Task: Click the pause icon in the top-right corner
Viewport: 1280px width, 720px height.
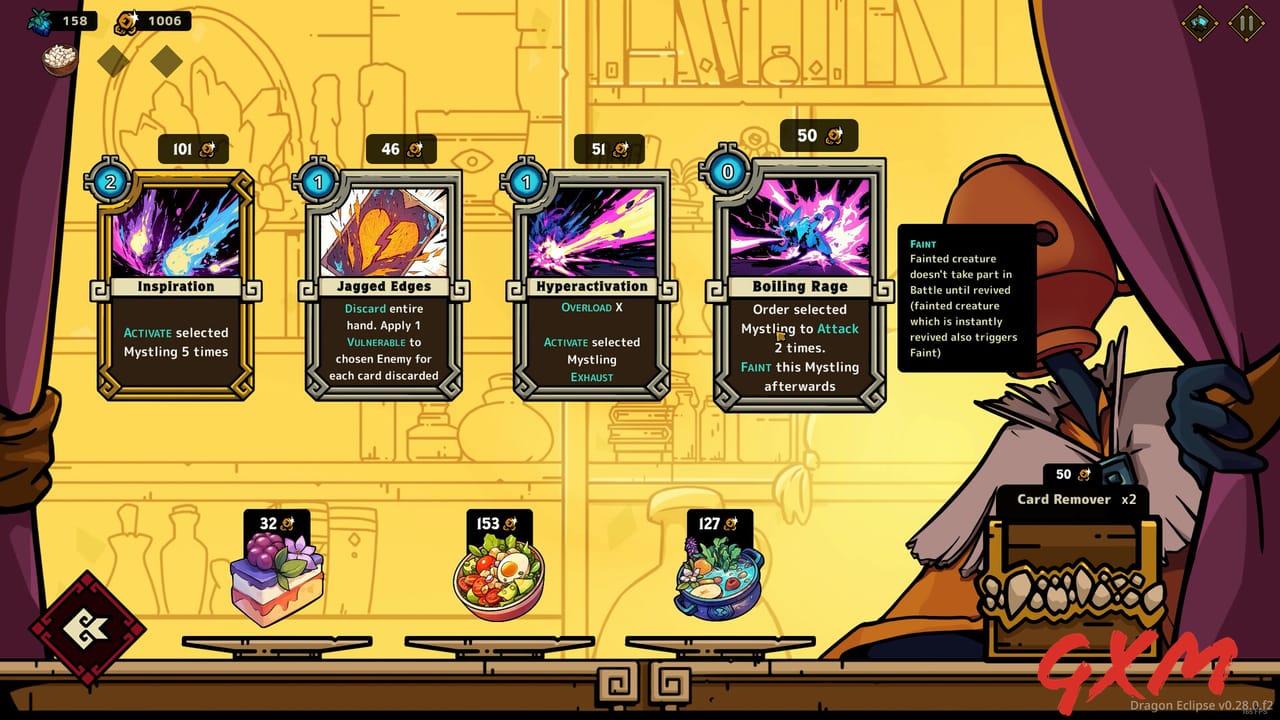Action: (1247, 22)
